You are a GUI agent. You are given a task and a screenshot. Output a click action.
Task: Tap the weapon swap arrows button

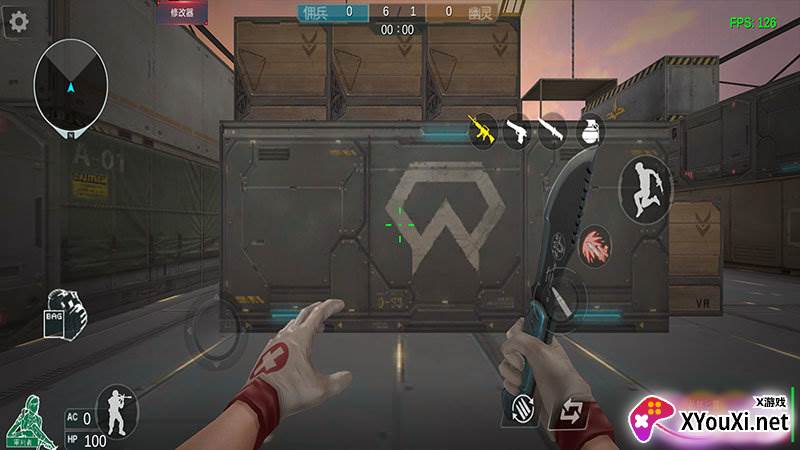point(571,411)
